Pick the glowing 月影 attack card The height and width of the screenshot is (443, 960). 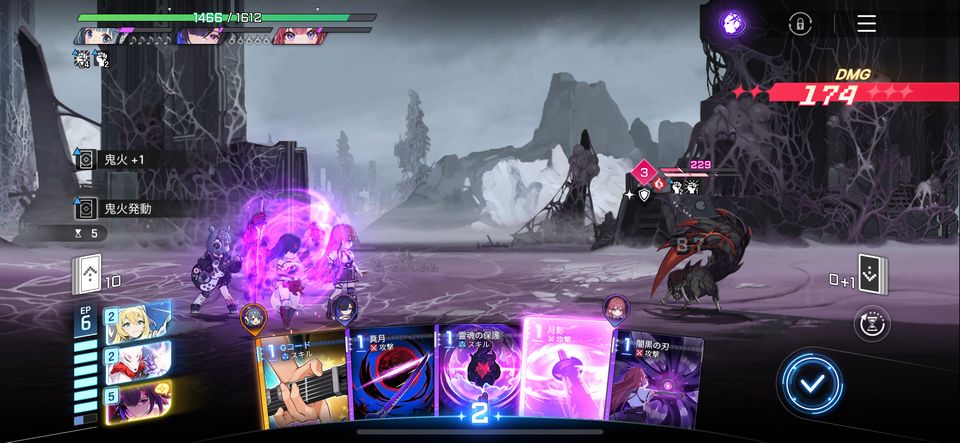click(x=566, y=370)
